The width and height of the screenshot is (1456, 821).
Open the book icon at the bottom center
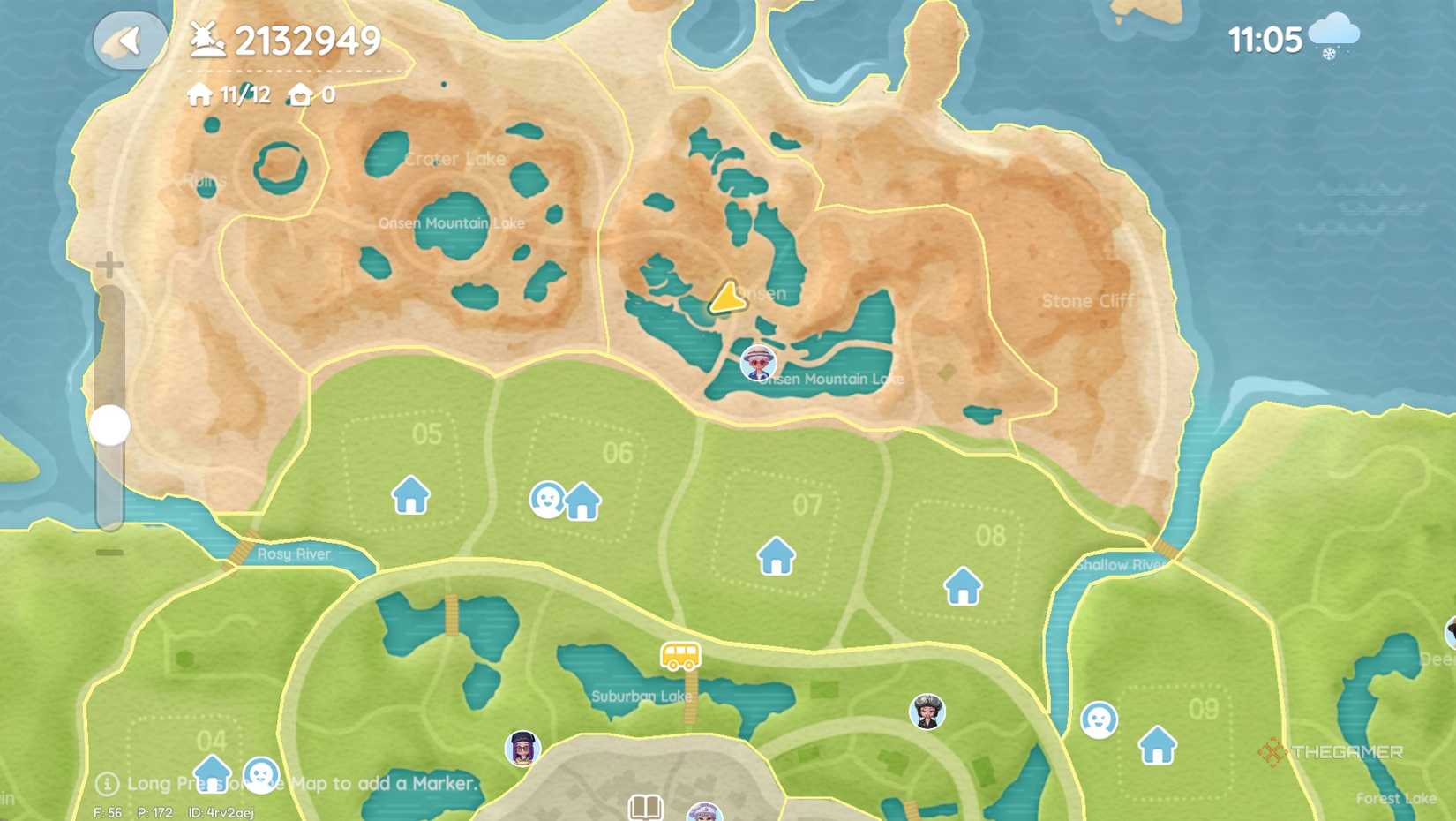pos(644,805)
